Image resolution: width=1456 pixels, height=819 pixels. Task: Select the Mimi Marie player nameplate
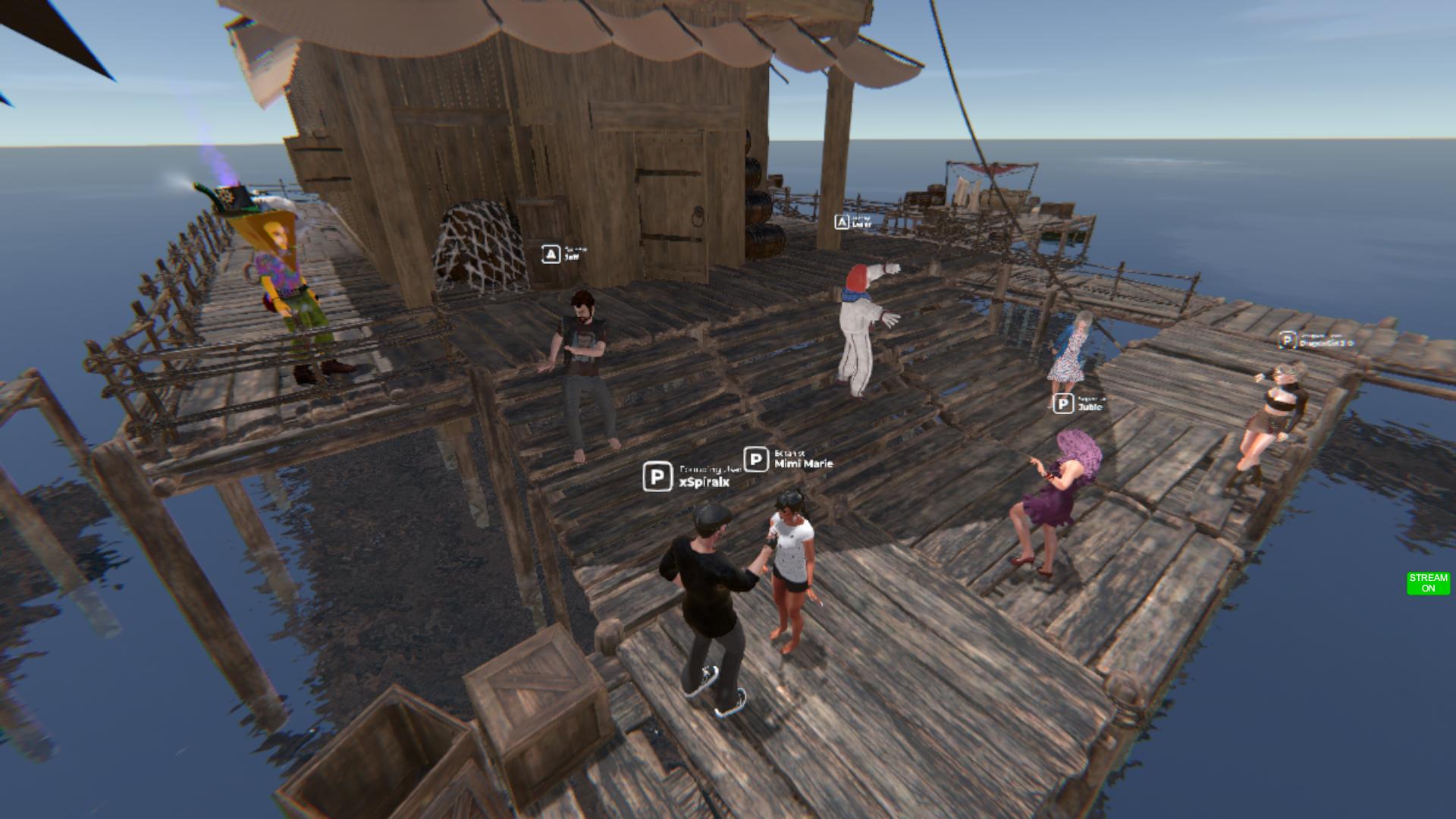(x=789, y=460)
